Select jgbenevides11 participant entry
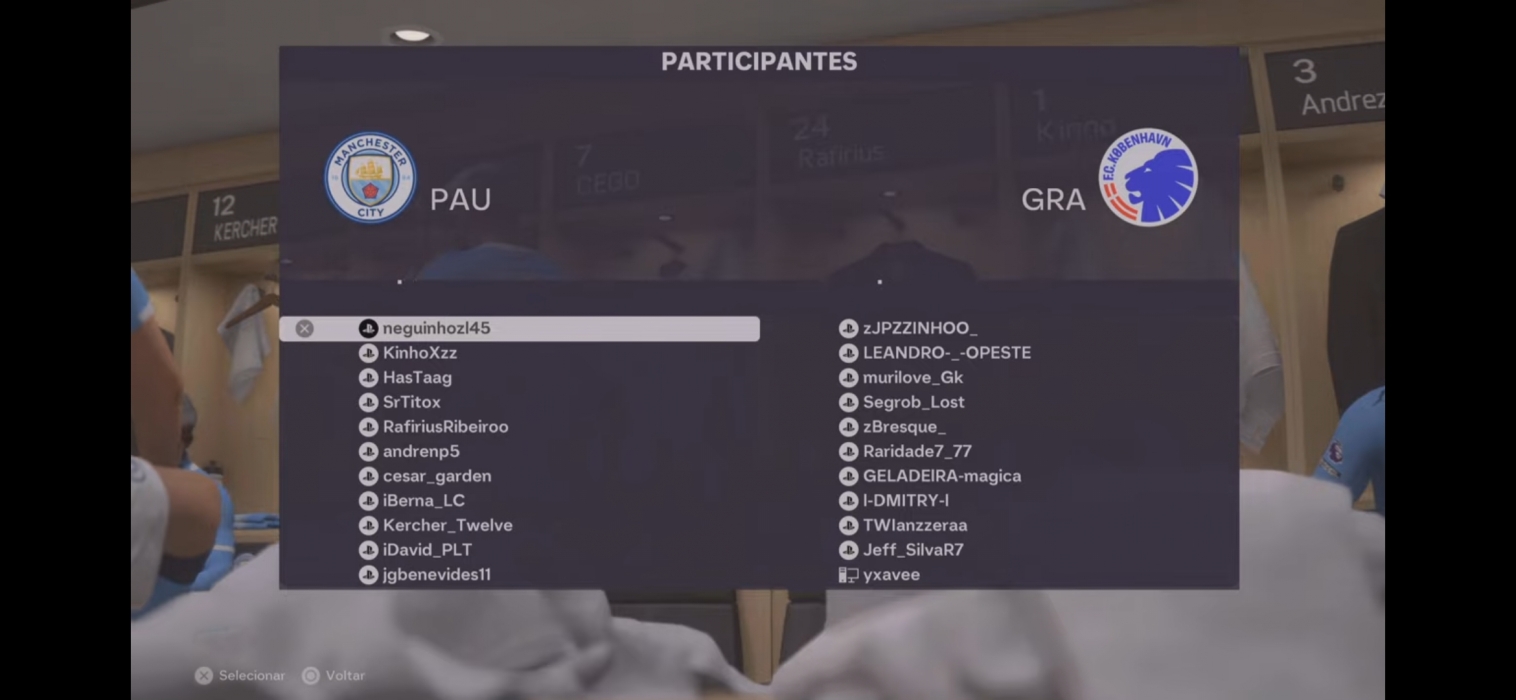 point(436,575)
